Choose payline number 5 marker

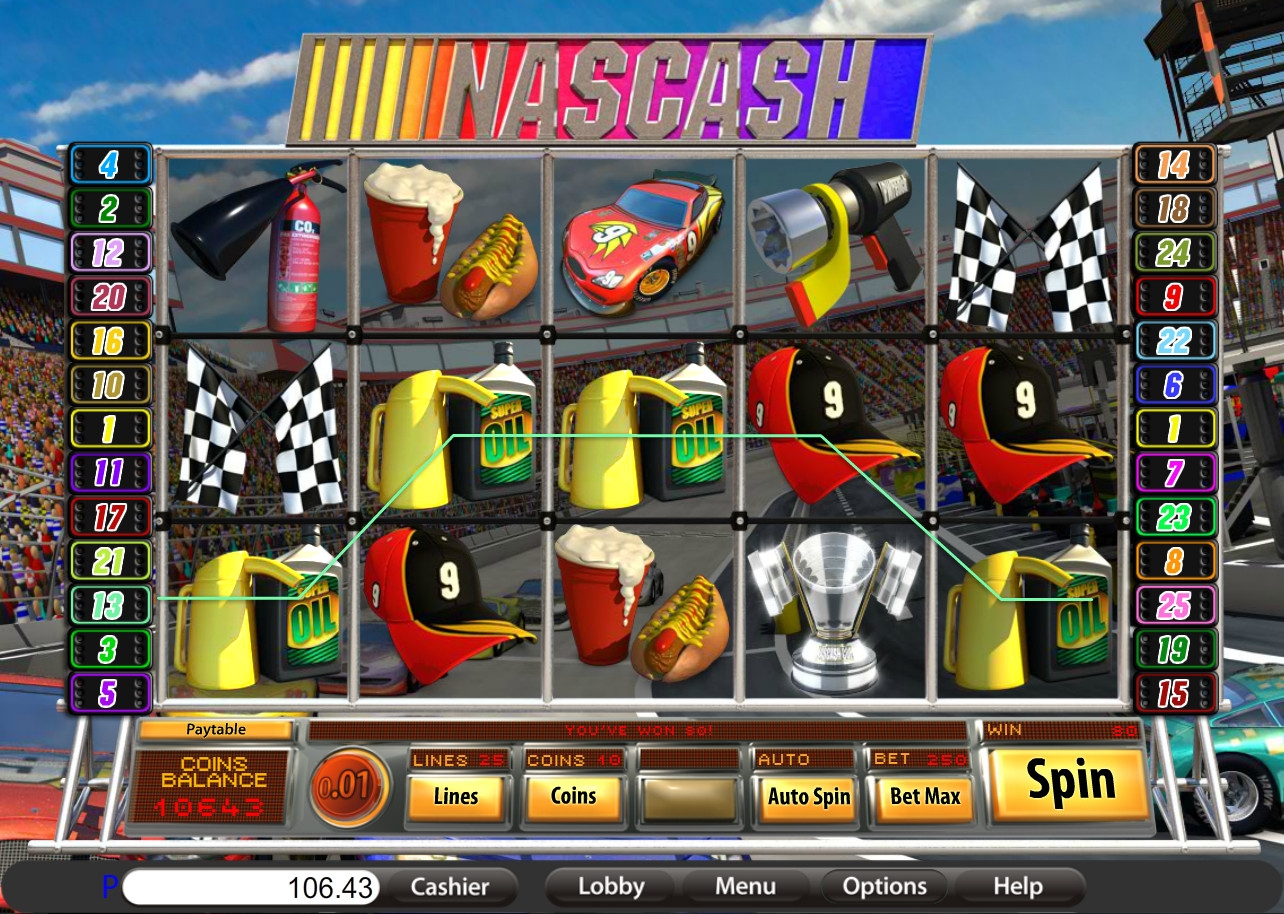pos(109,693)
